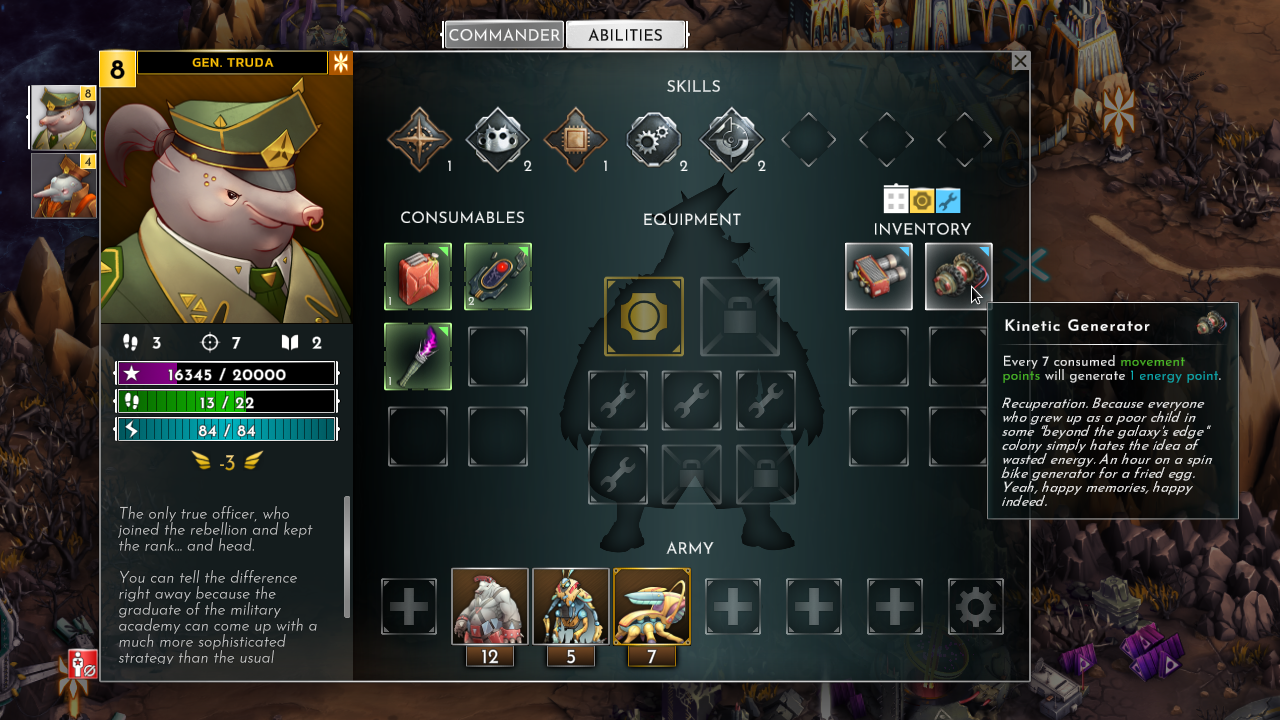Image resolution: width=1280 pixels, height=720 pixels.
Task: Select the gear cog skill icon
Action: [x=653, y=140]
